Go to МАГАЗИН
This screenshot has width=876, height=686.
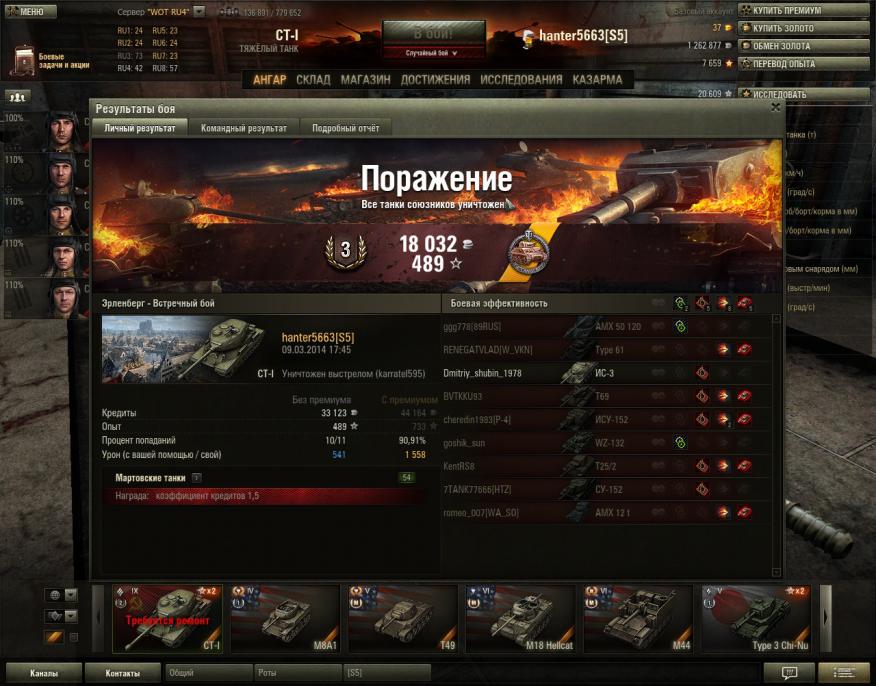(x=365, y=80)
